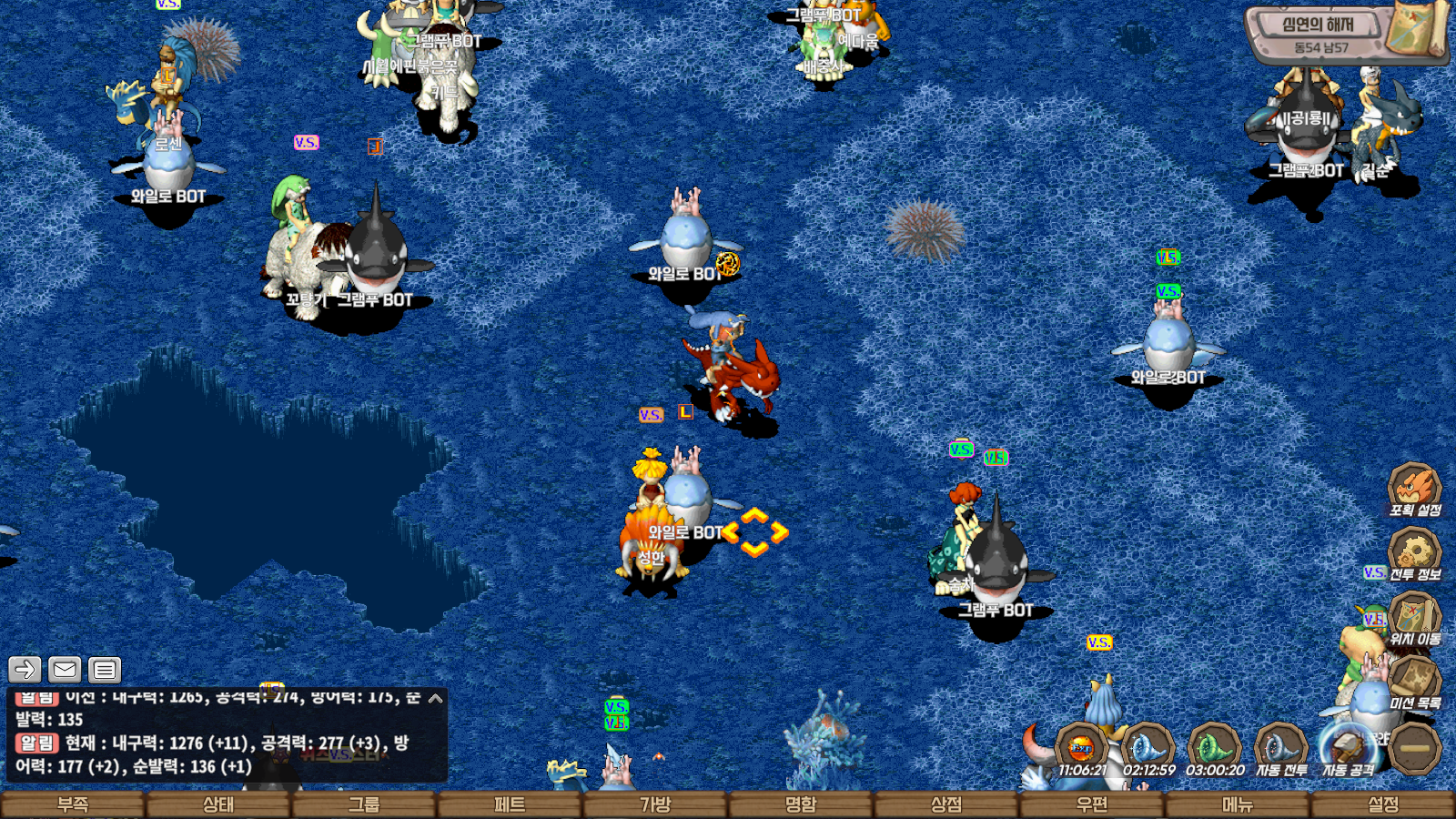Screen dimensions: 1456x819
Task: Toggle 자동 공격 auto attack
Action: [x=1349, y=749]
